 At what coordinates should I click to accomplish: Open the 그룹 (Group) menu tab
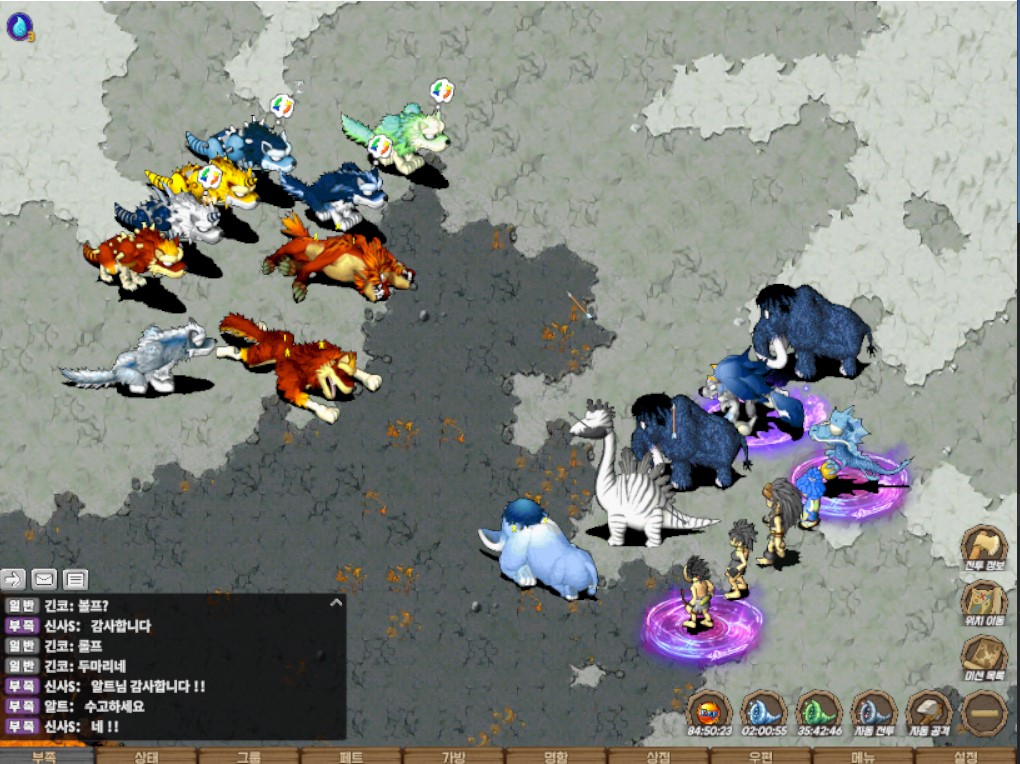248,757
